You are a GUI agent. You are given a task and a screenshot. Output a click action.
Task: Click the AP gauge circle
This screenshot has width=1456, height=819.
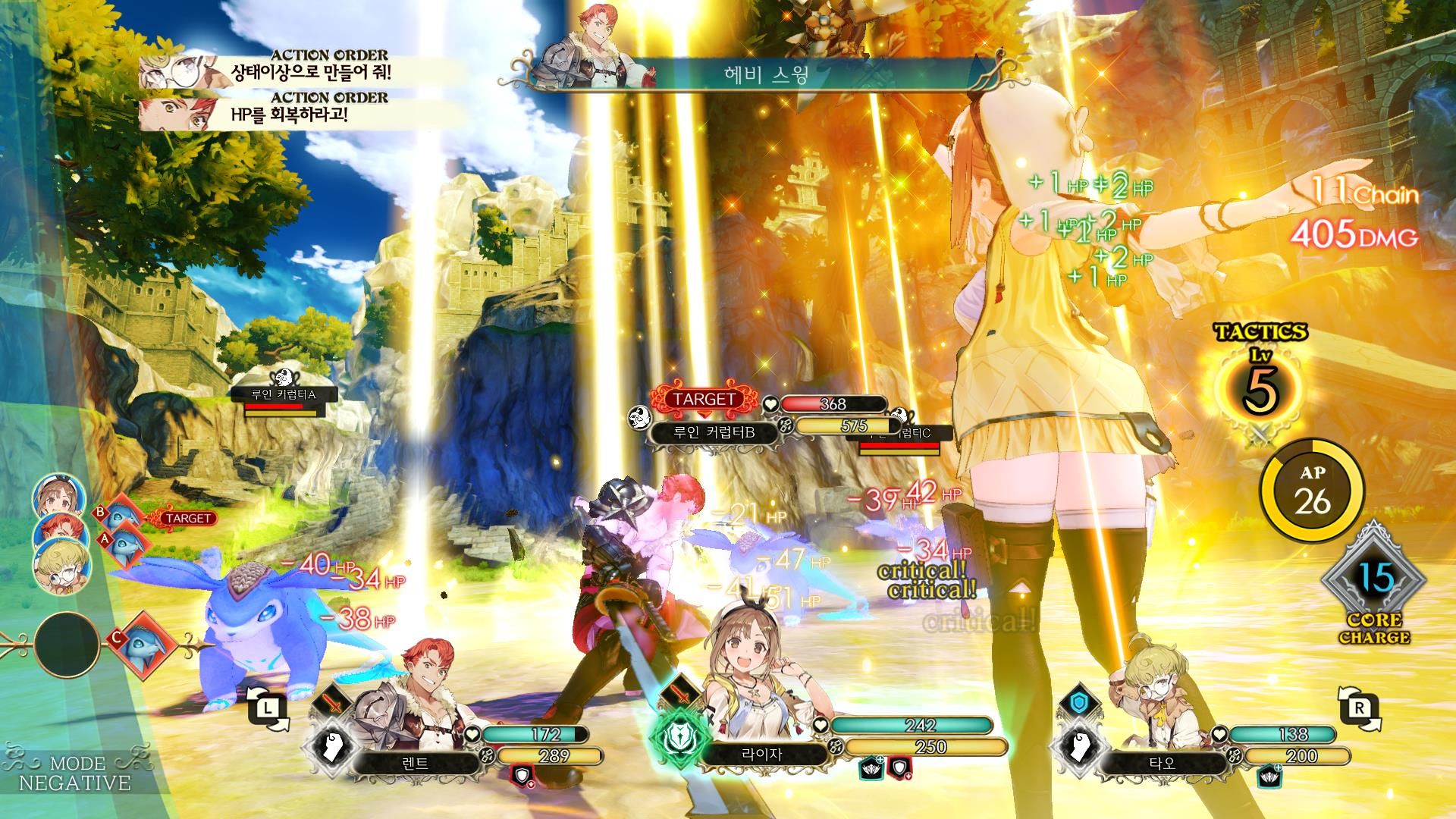click(x=1312, y=489)
